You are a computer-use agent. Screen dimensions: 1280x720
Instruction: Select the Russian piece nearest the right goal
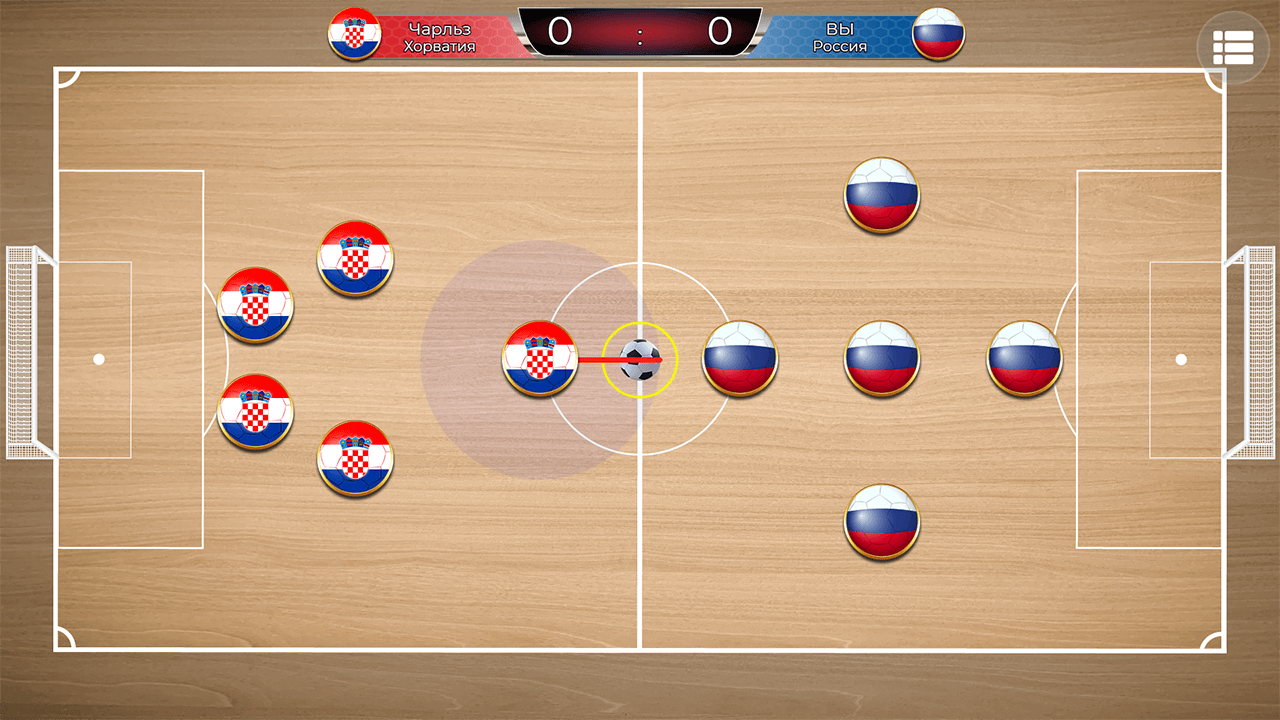point(1022,360)
